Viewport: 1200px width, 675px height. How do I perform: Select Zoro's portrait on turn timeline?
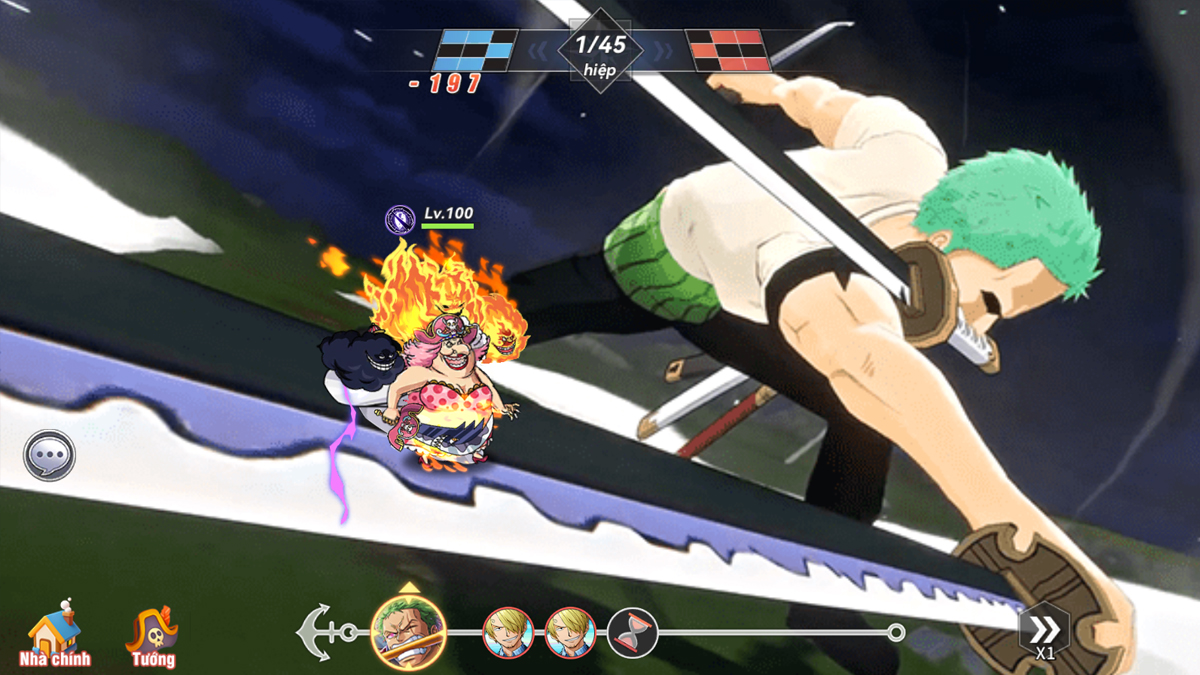(408, 630)
